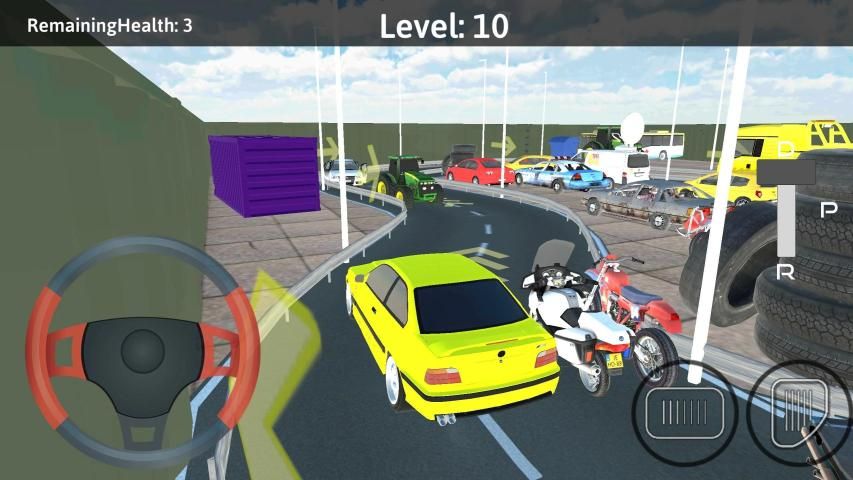Shift gear lever to P park

coord(828,210)
